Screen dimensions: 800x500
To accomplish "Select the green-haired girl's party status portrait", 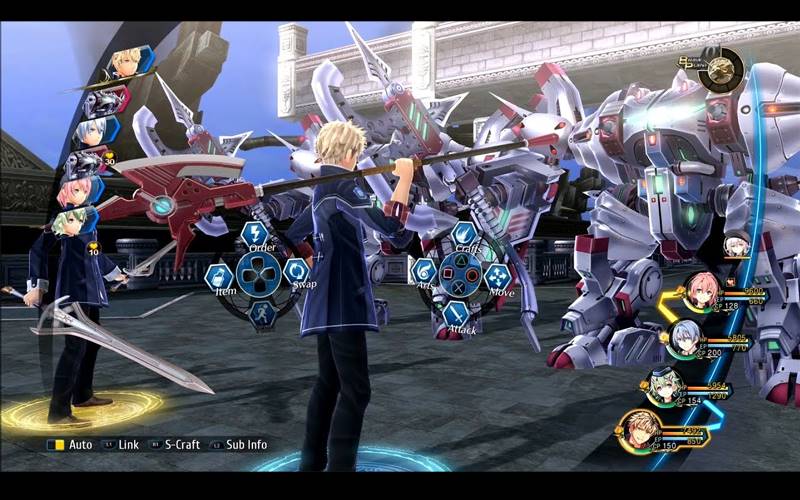I will point(665,384).
